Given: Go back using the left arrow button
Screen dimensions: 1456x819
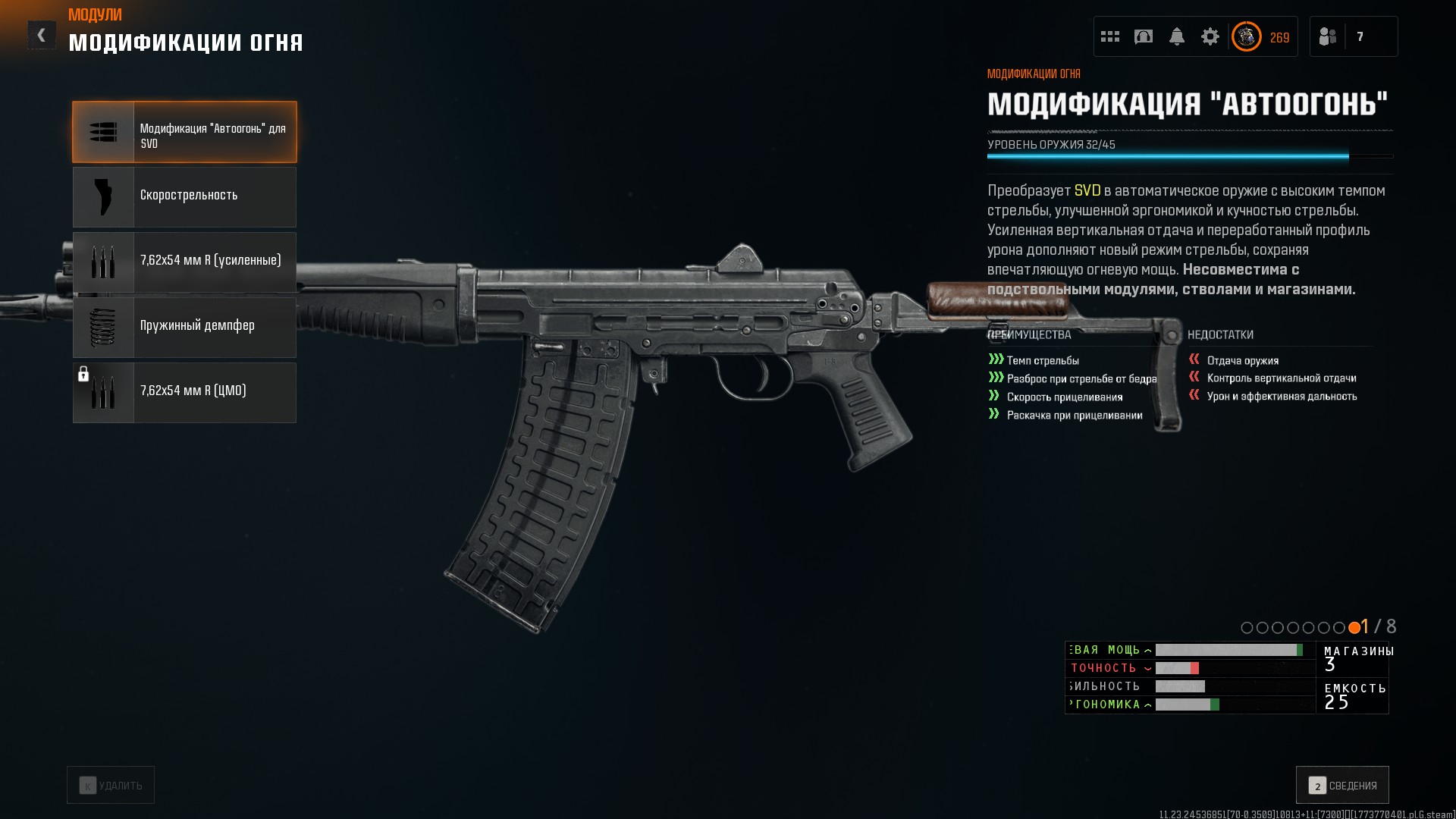Looking at the screenshot, I should click(42, 35).
